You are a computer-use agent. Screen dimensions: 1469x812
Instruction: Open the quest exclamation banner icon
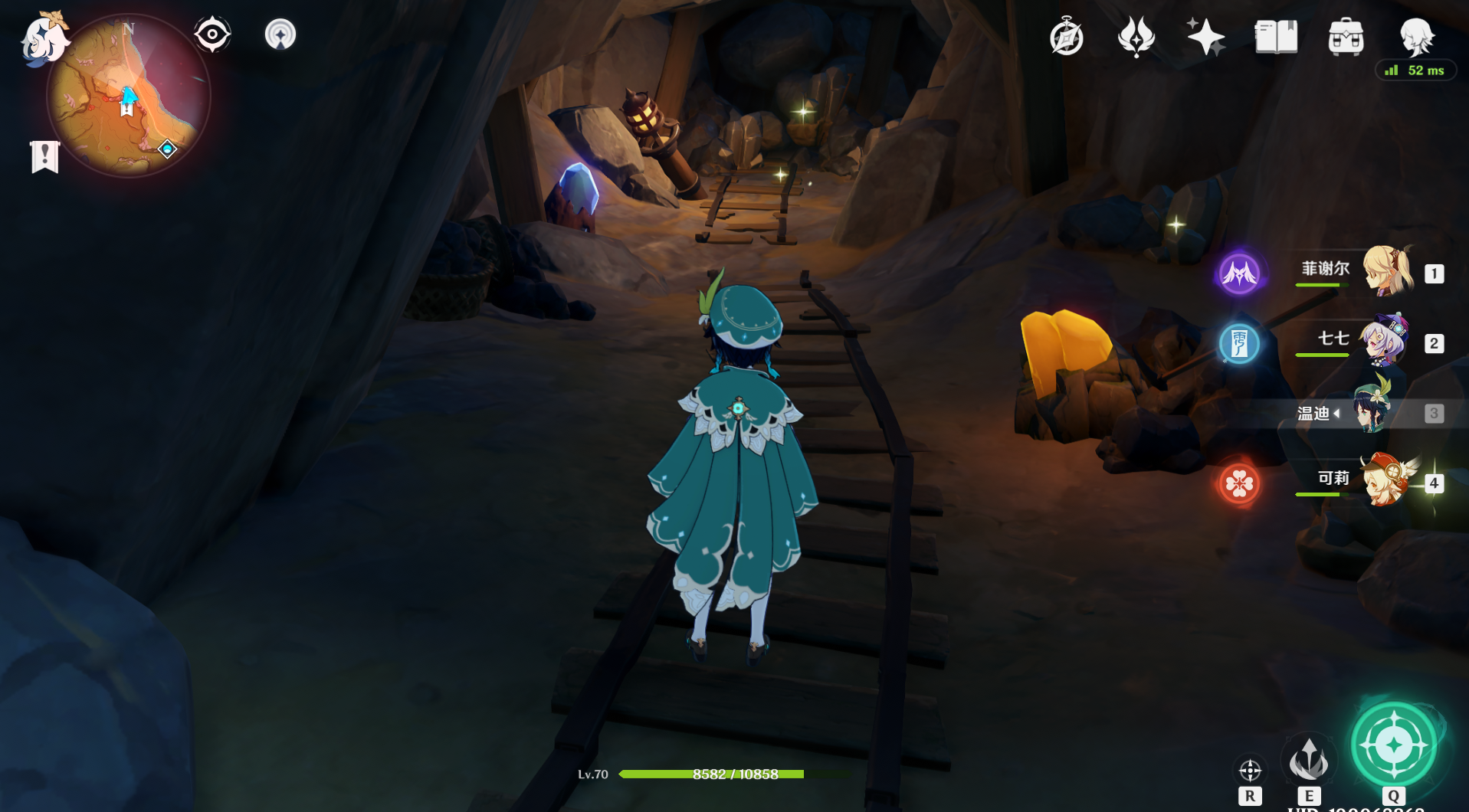(44, 157)
